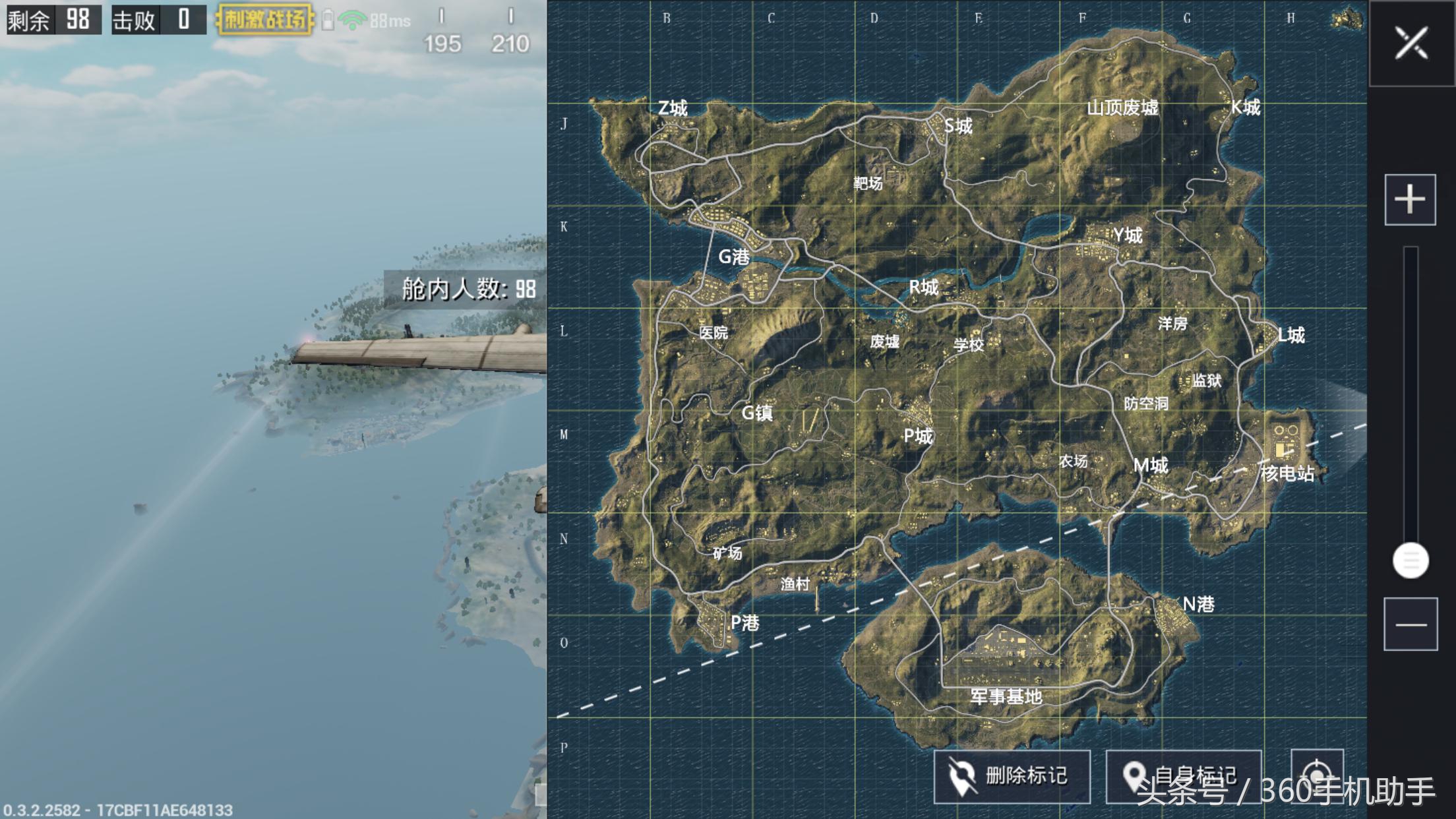Close the map with the X button

point(1411,44)
